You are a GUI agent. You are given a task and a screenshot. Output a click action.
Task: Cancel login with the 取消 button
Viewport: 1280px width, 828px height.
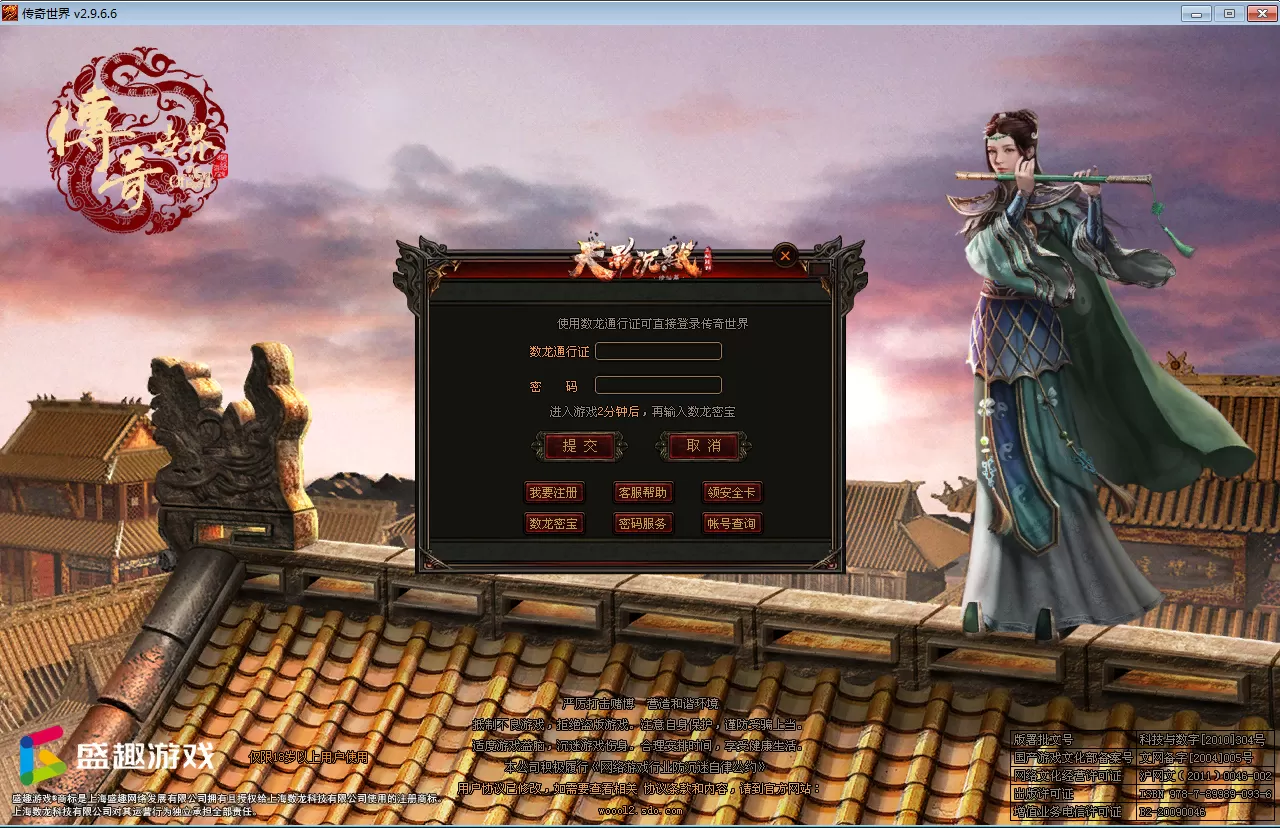[704, 446]
